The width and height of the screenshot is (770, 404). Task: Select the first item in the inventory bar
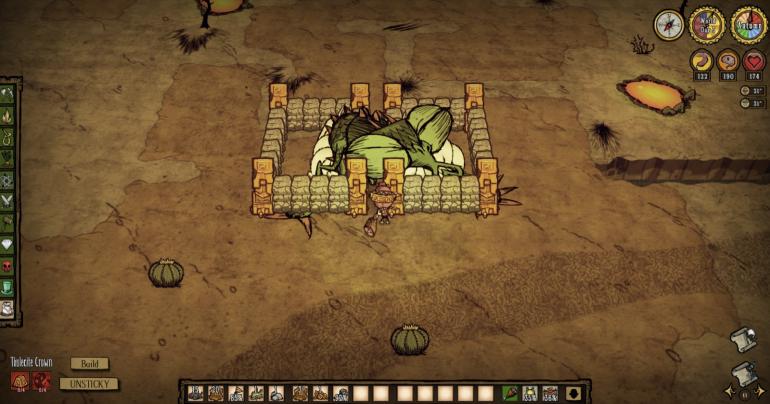[195, 393]
